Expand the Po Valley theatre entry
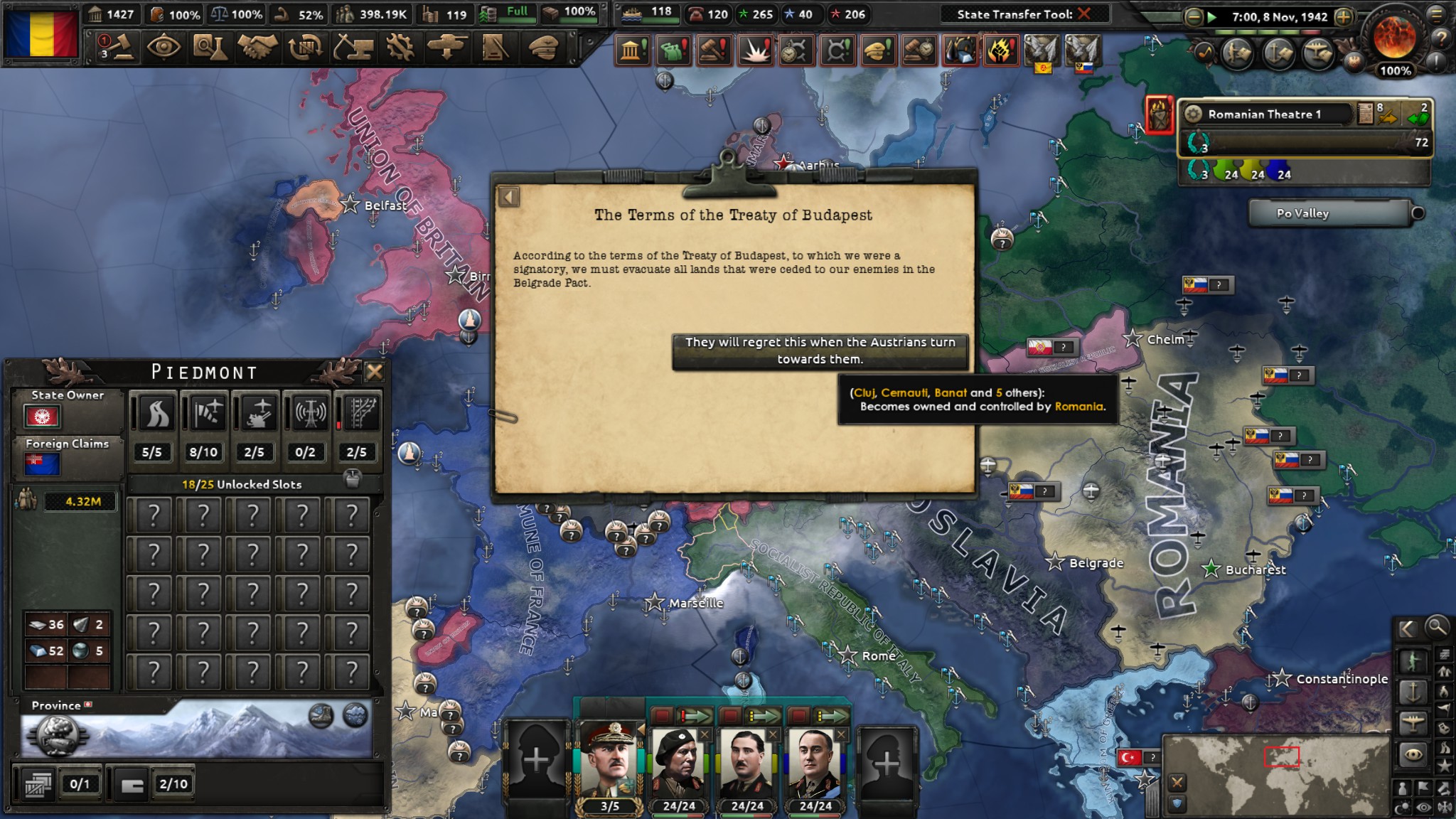 tap(1415, 213)
